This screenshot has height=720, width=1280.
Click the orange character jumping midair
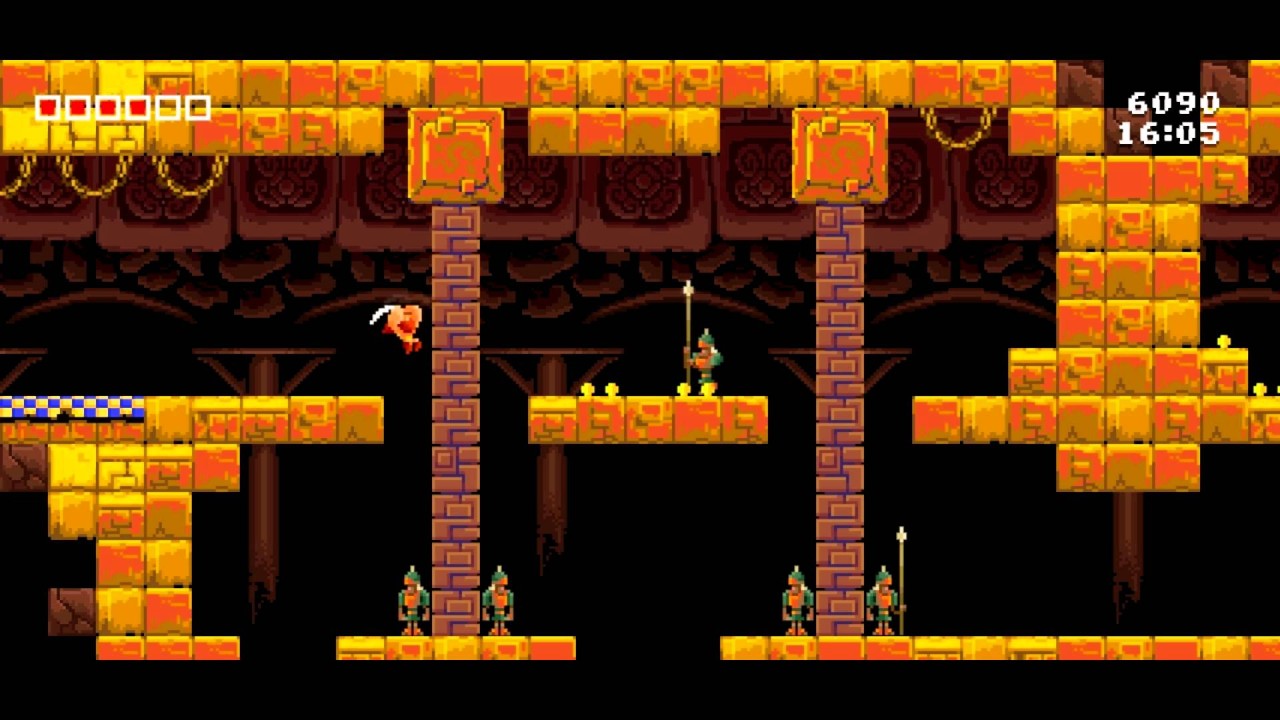click(x=400, y=325)
